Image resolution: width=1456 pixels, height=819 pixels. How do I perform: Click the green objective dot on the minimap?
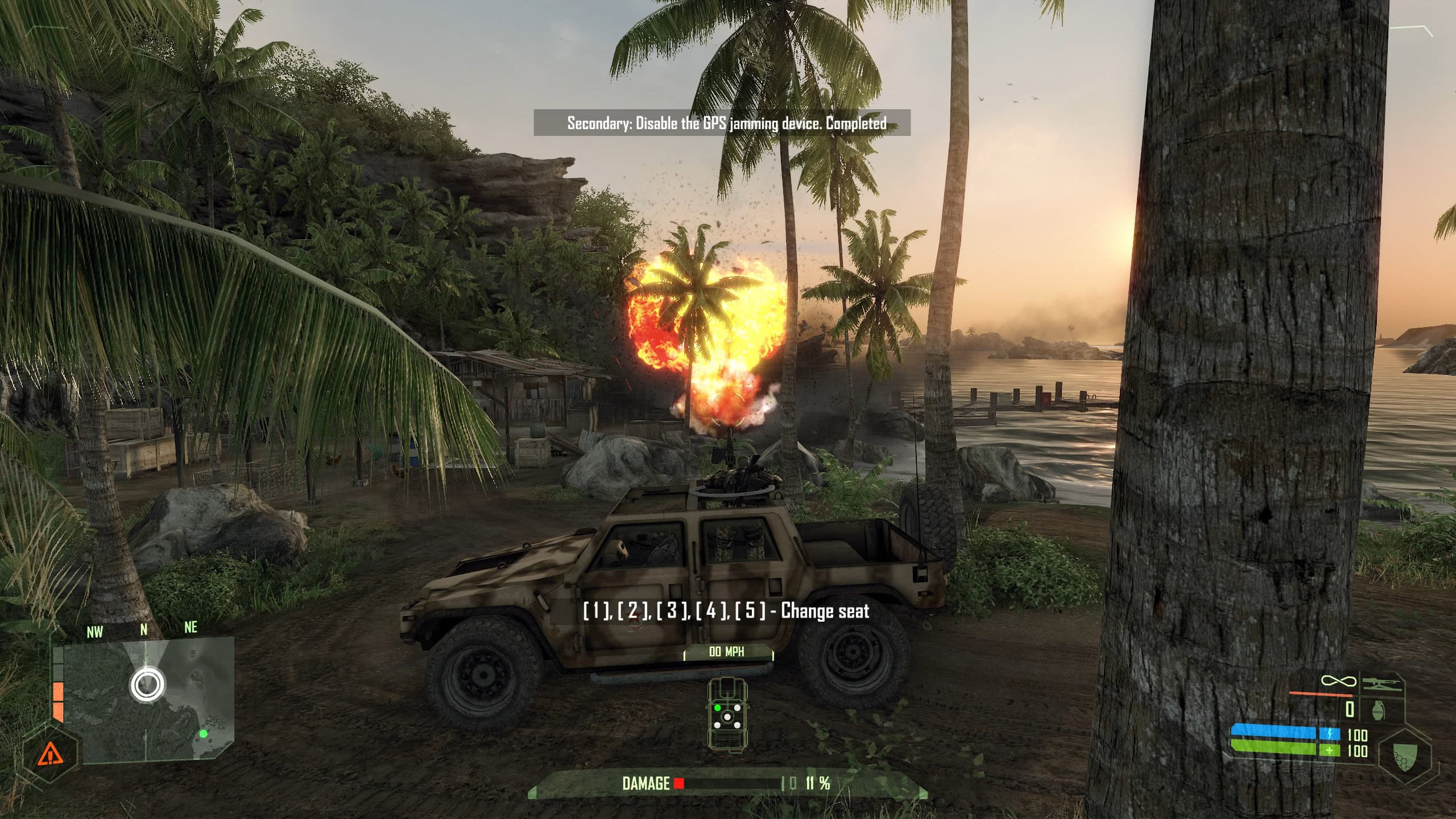click(x=203, y=734)
